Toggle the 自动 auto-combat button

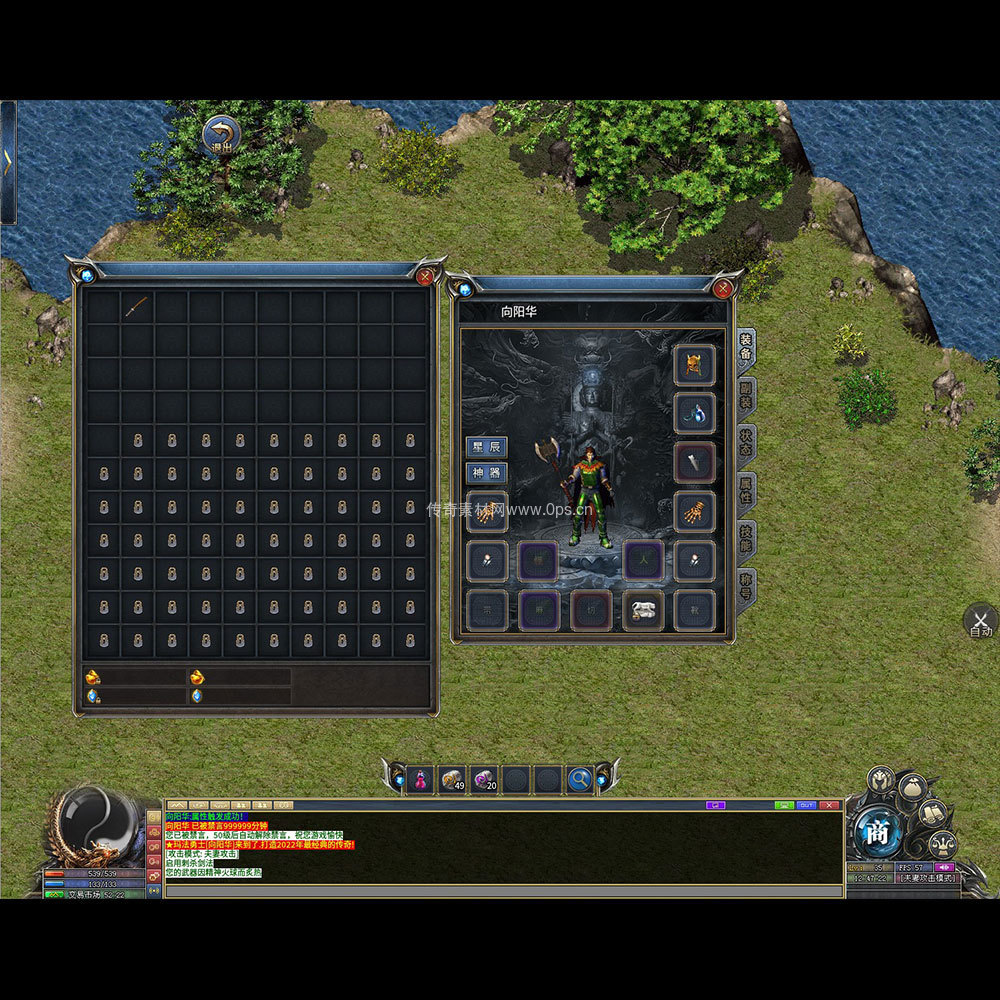click(980, 620)
